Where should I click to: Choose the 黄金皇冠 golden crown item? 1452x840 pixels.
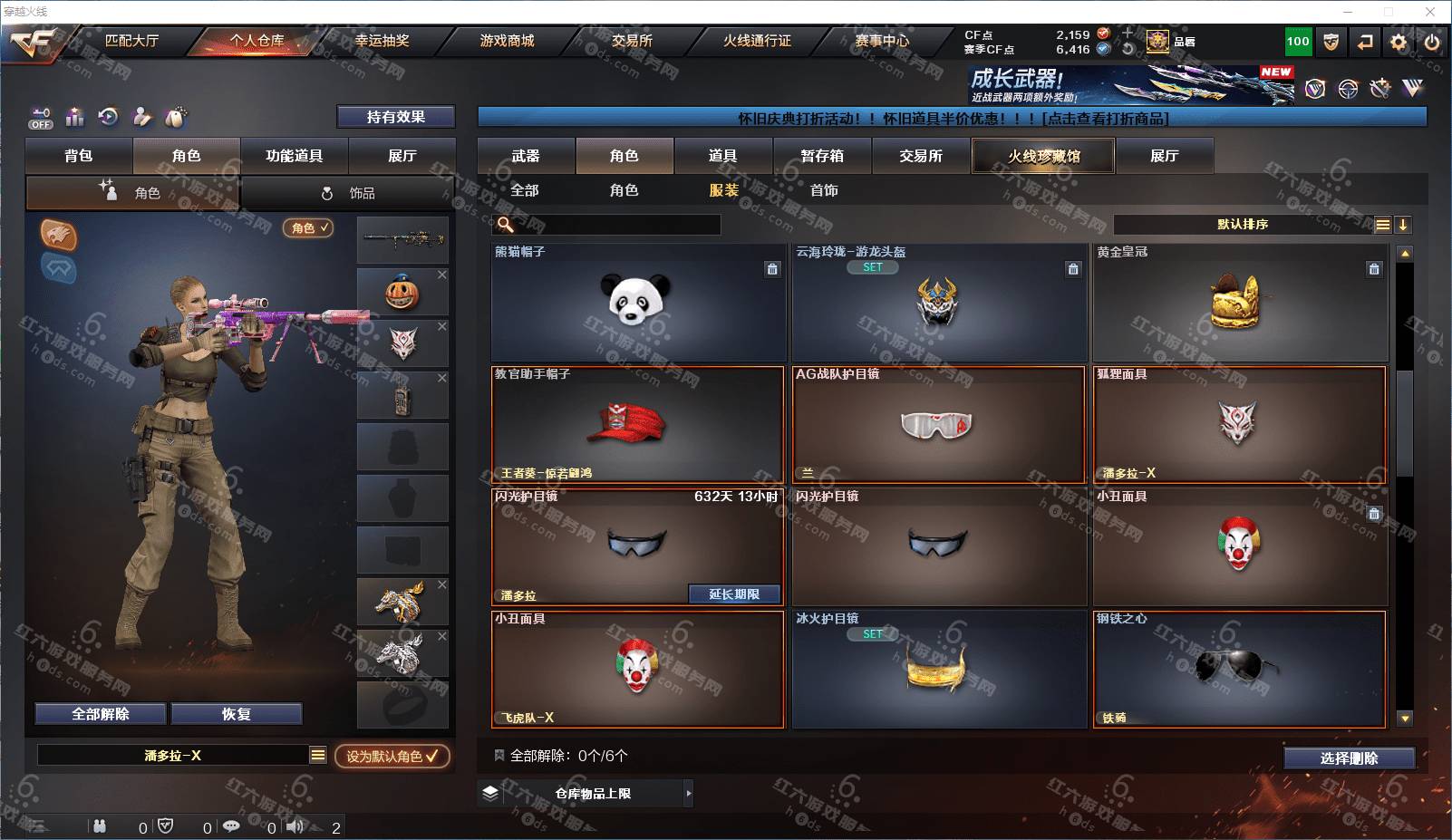point(1239,303)
